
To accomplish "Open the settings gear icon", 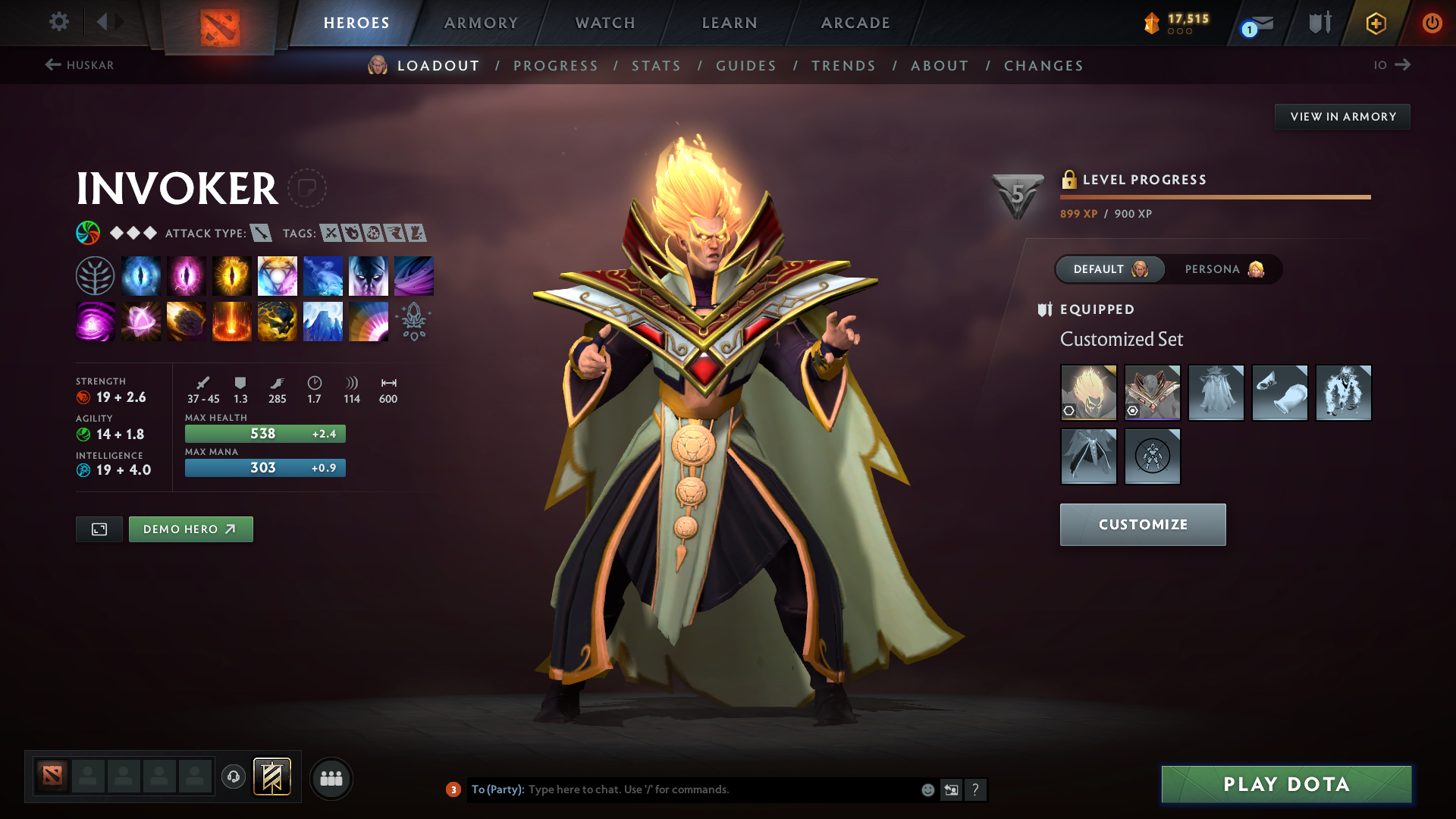I will (x=59, y=23).
